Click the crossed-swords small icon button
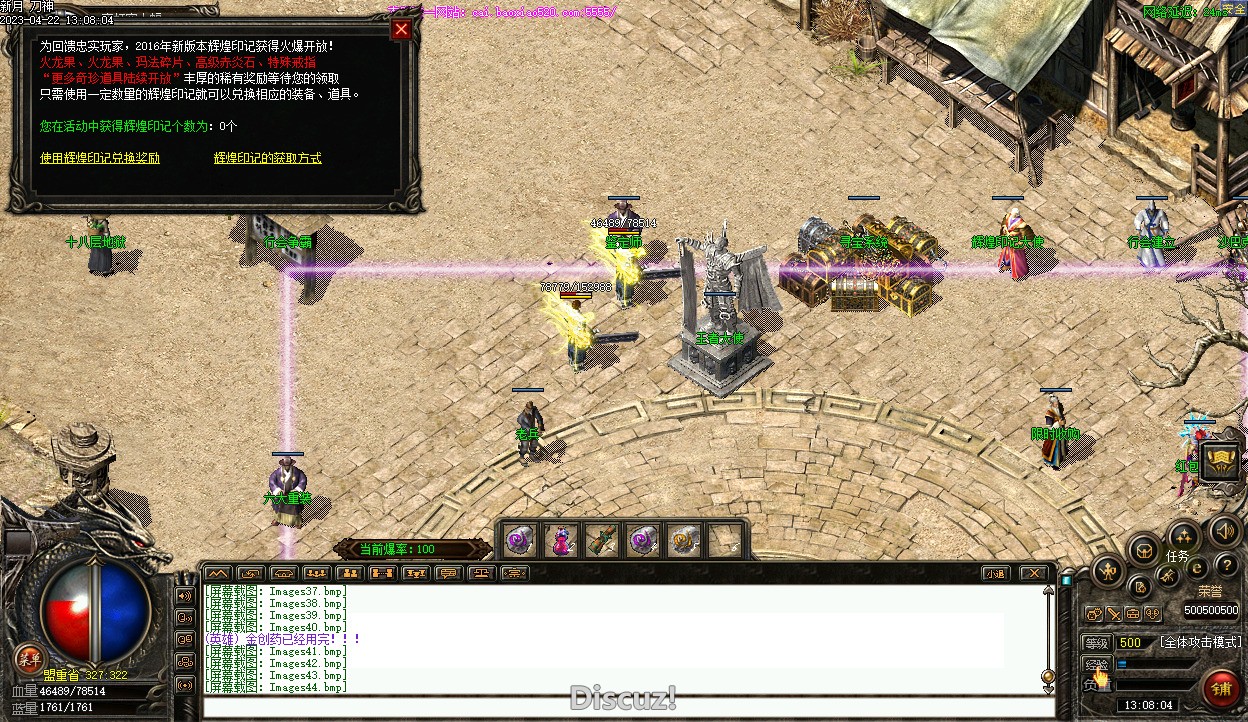Screen dimensions: 1248x722 pyautogui.click(x=1113, y=613)
